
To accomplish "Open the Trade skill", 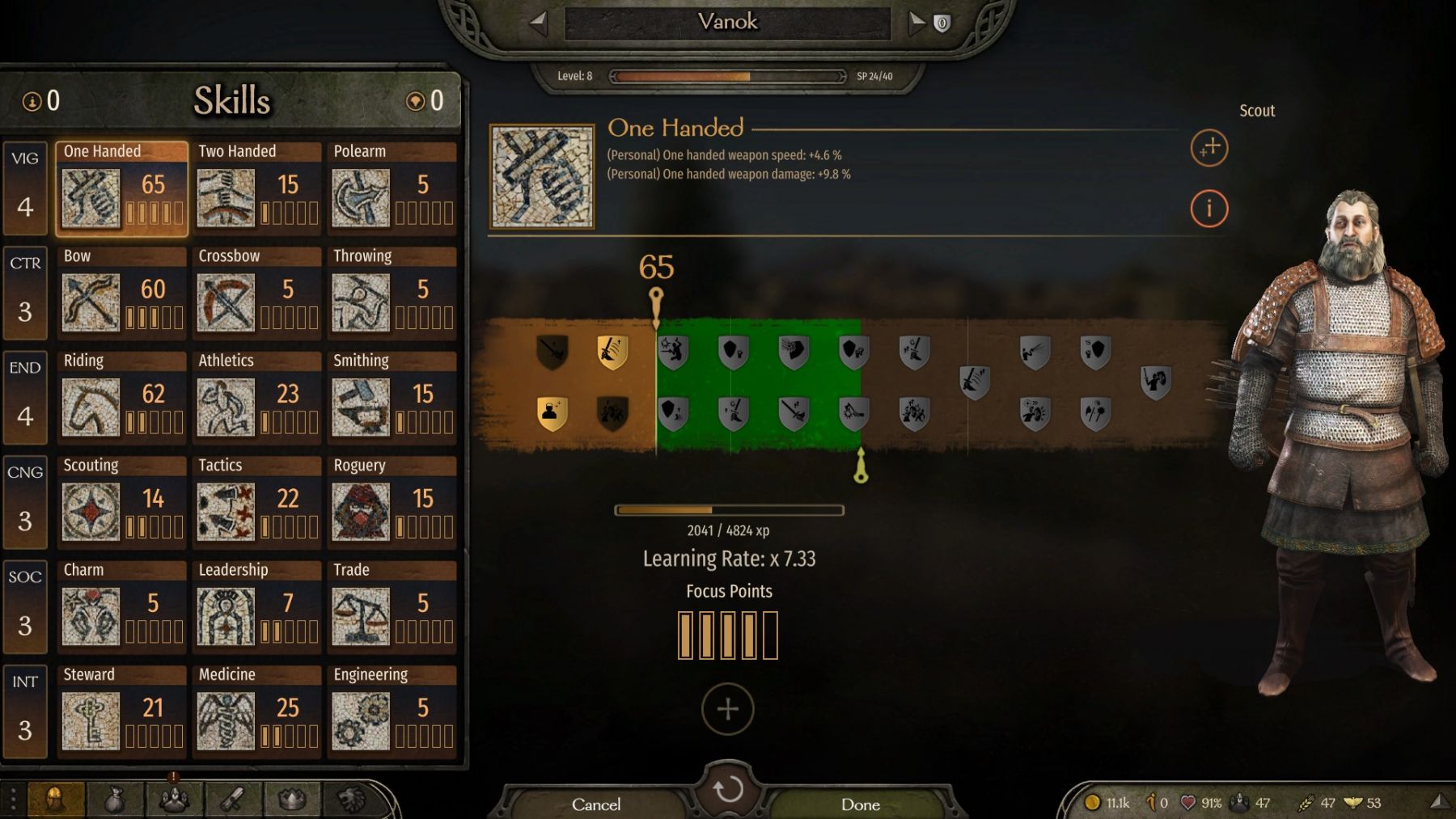I will click(392, 607).
